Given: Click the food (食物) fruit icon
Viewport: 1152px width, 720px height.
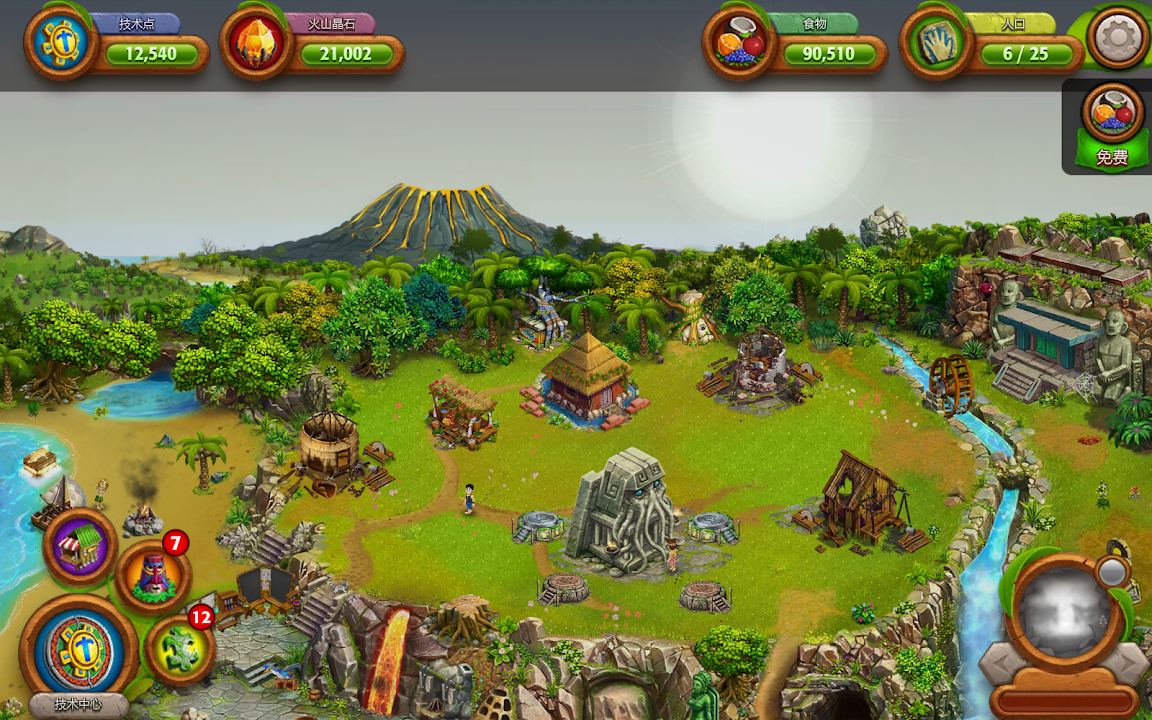Looking at the screenshot, I should [x=739, y=42].
